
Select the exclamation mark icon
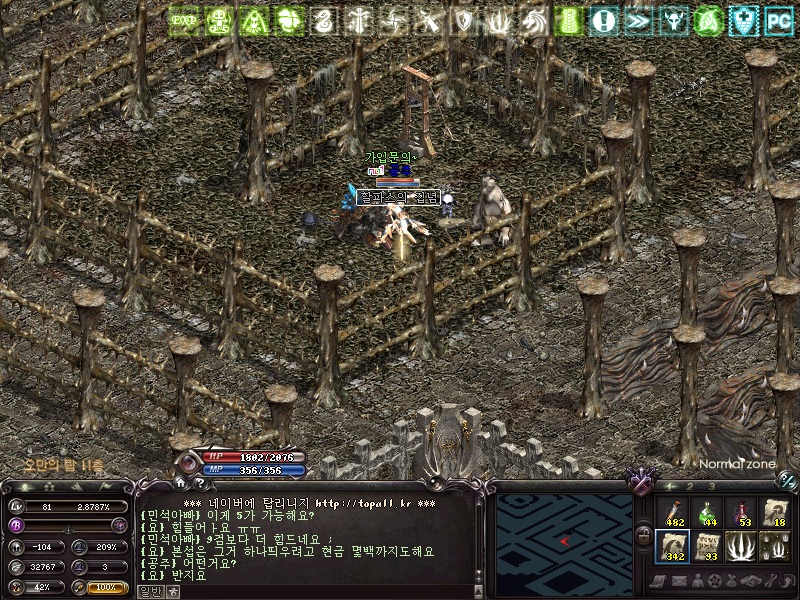pyautogui.click(x=603, y=20)
